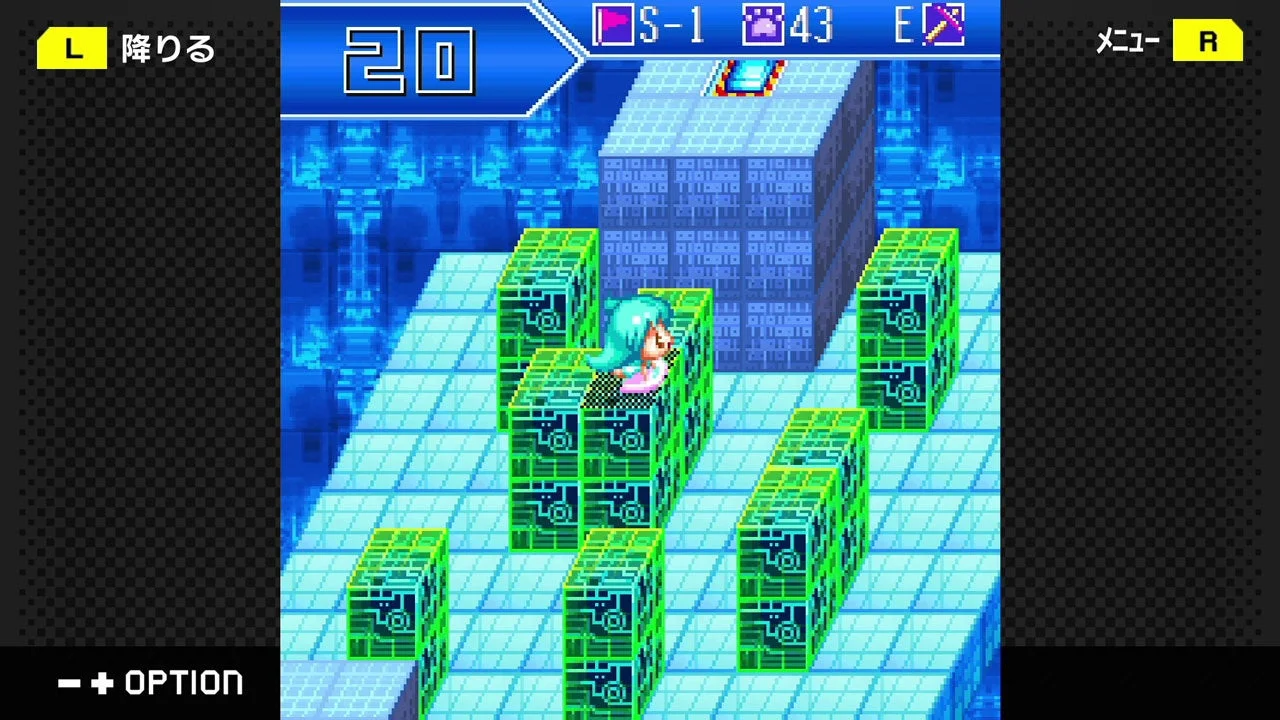This screenshot has height=720, width=1280.
Task: Select the purple paw-print counter icon
Action: click(x=765, y=26)
